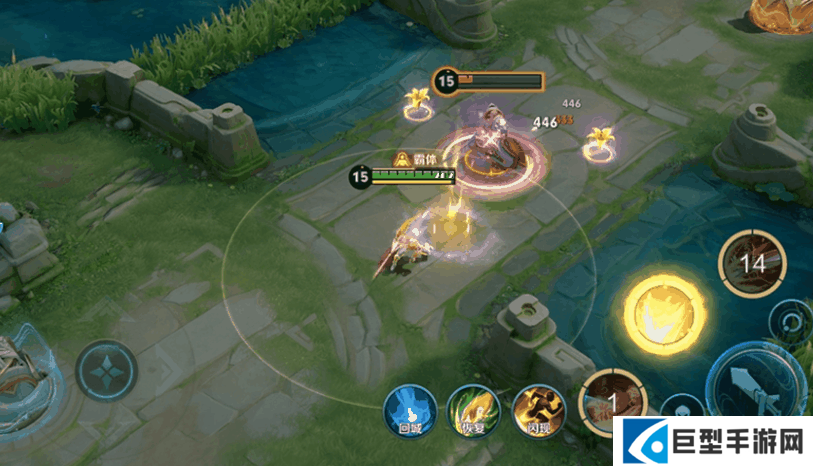Tap the 回城 recall spell button
Viewport: 813px width, 466px height.
[409, 410]
